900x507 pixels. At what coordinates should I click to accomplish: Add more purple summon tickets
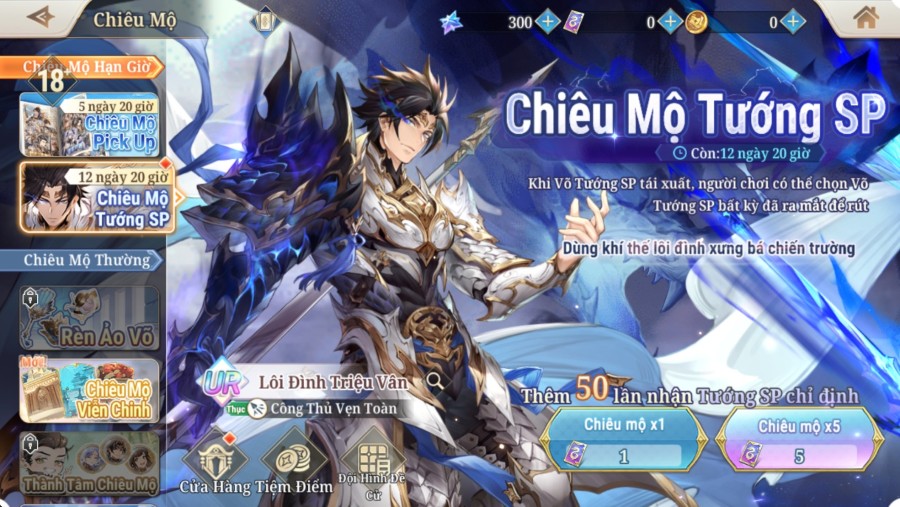click(x=670, y=22)
